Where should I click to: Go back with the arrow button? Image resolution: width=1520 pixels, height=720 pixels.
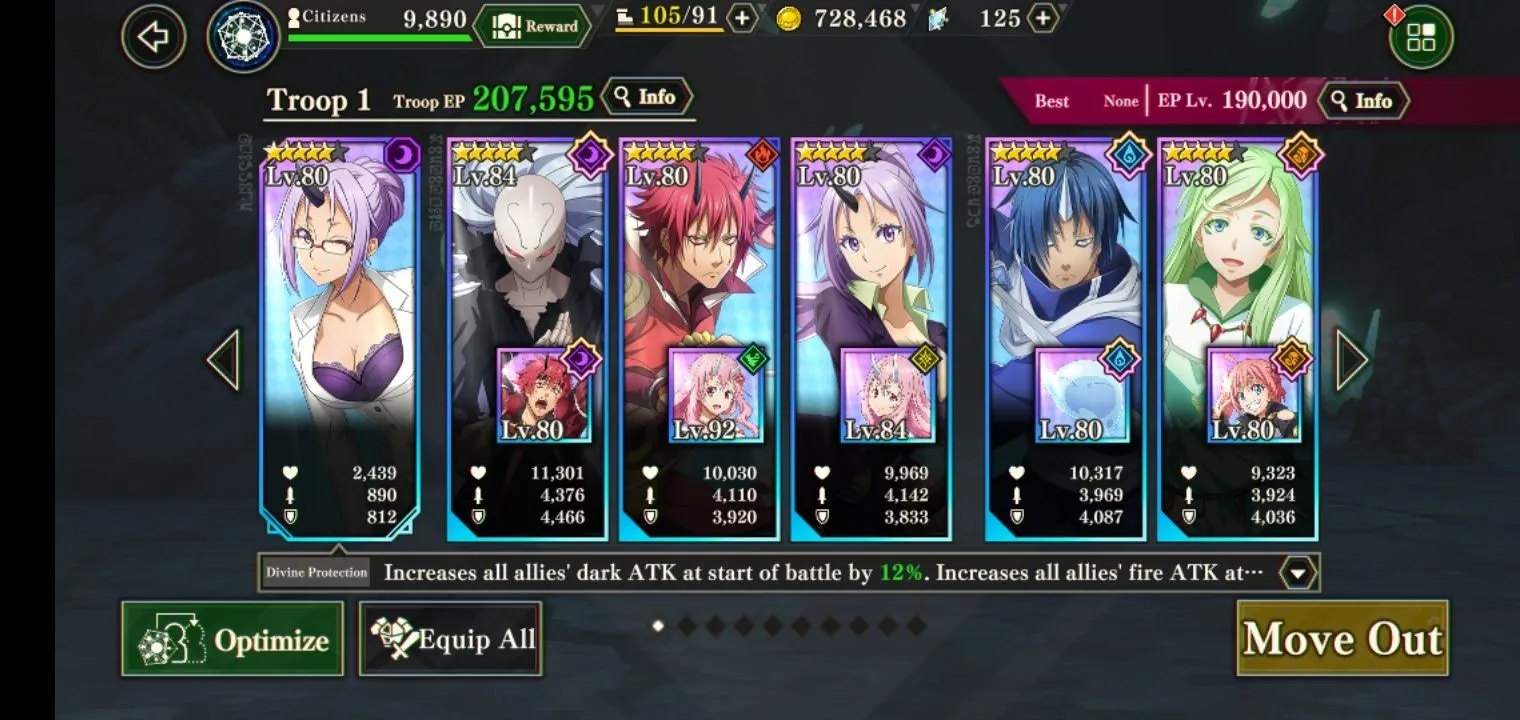tap(153, 37)
